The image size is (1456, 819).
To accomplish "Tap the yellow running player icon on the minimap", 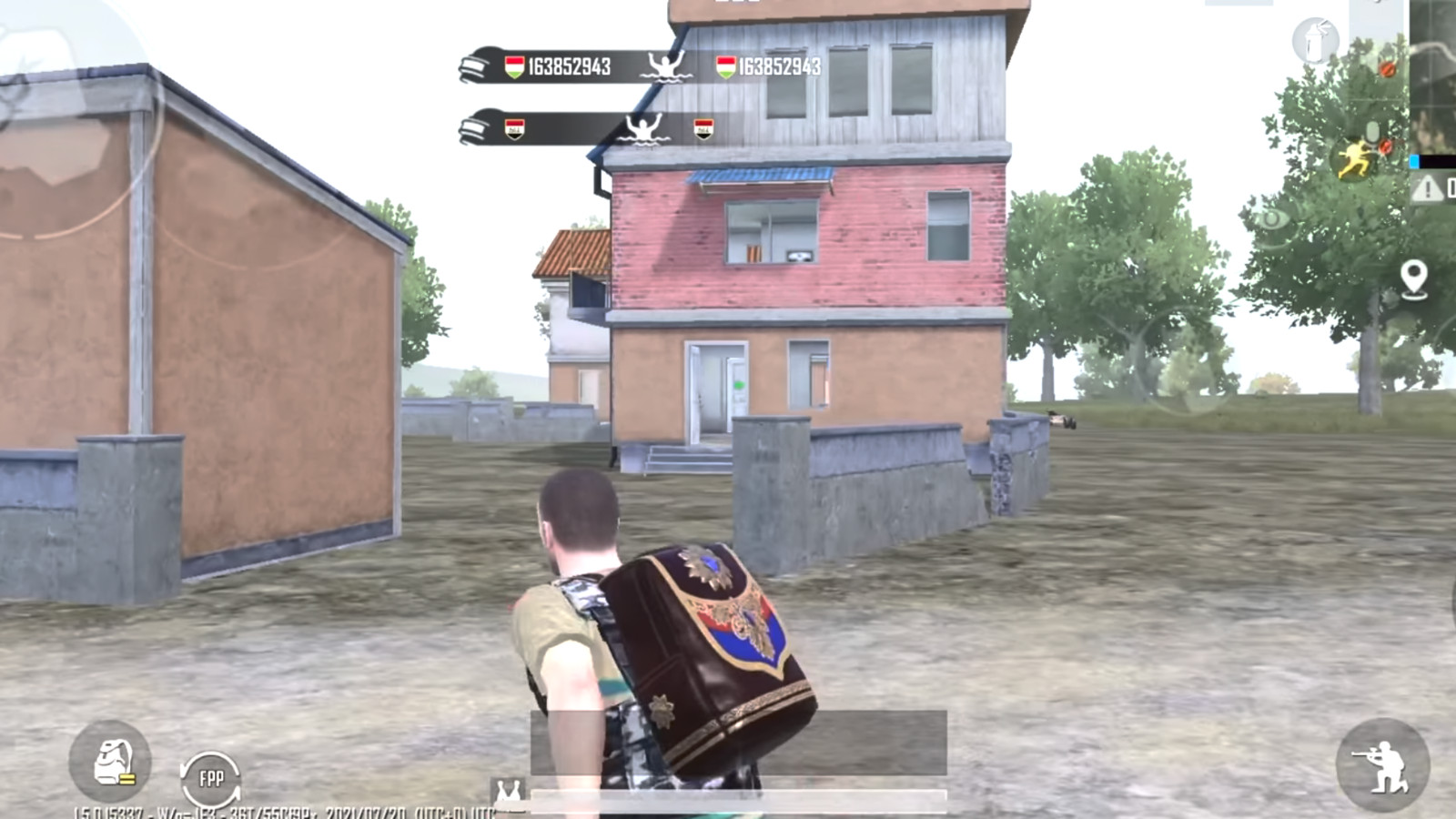I will pos(1354,157).
